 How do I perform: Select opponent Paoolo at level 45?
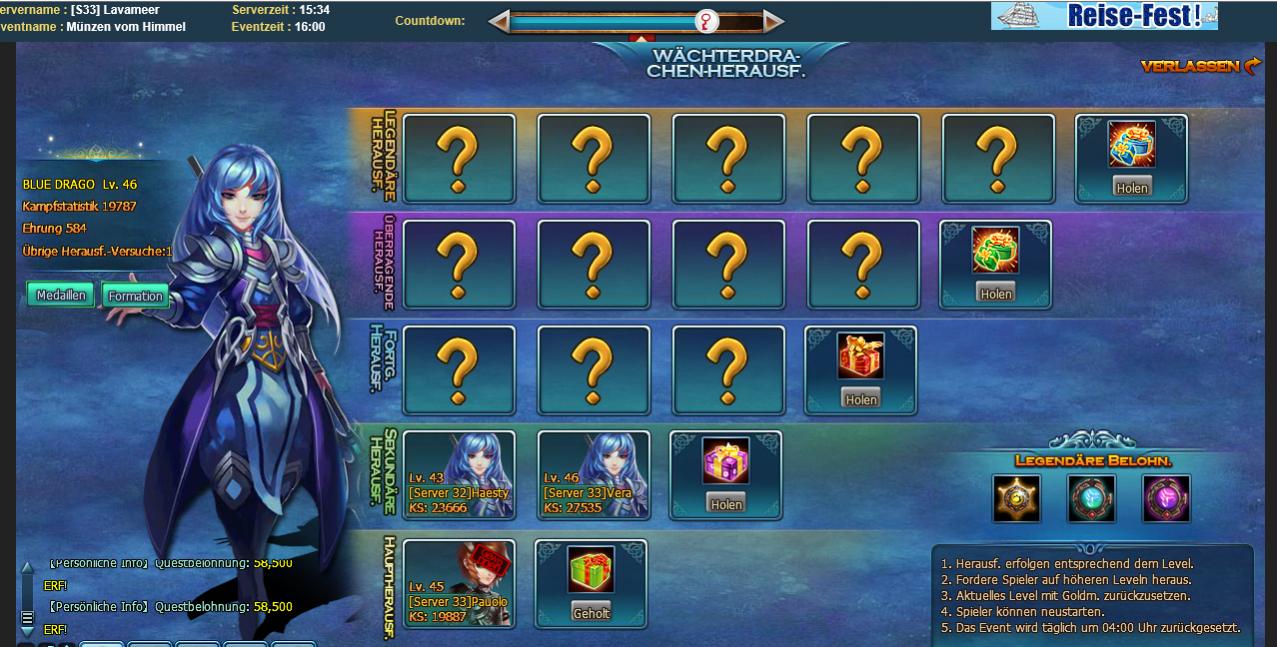click(459, 583)
